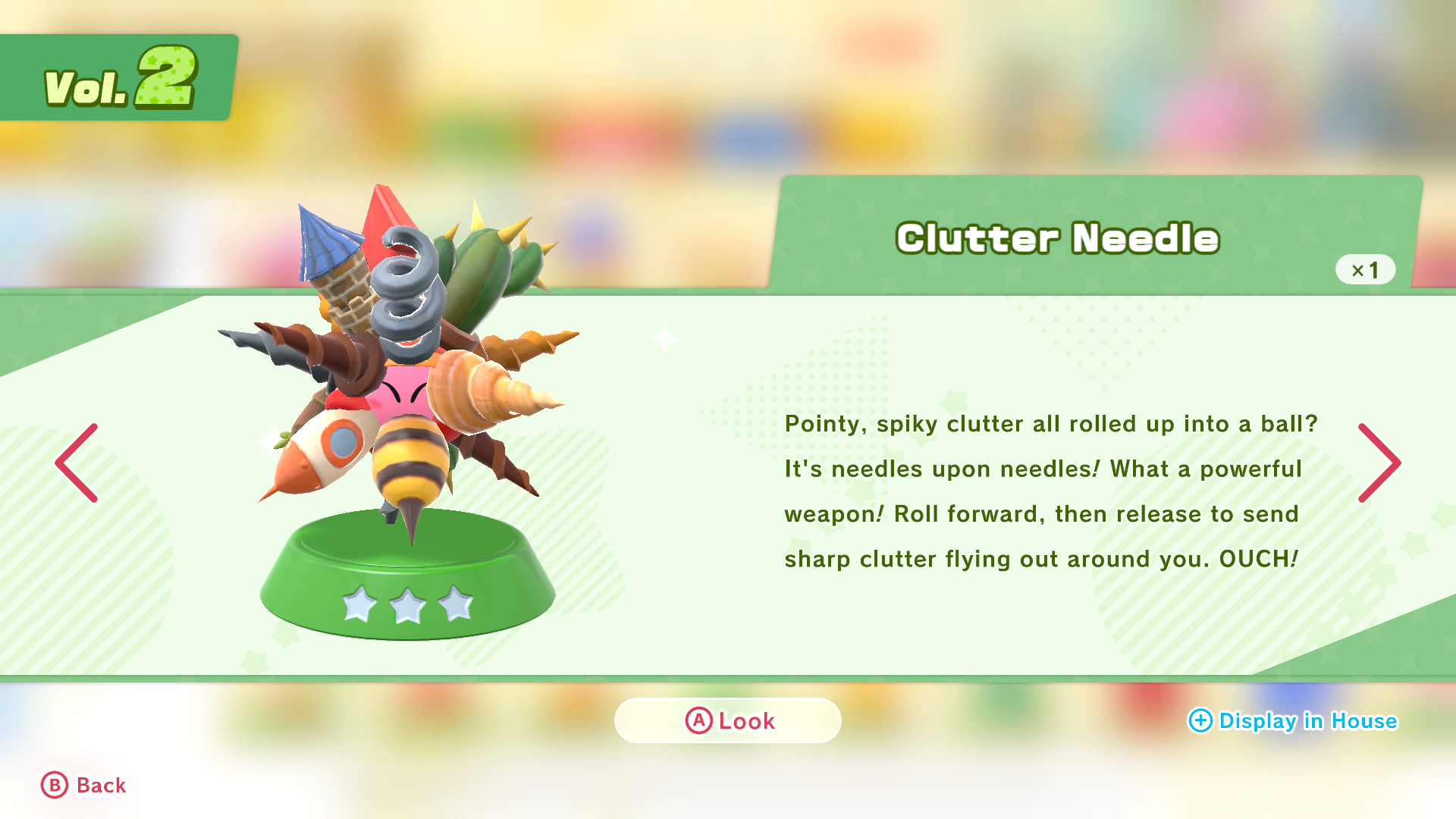Advance to the next figure with right arrow
Viewport: 1456px width, 819px height.
1378,463
